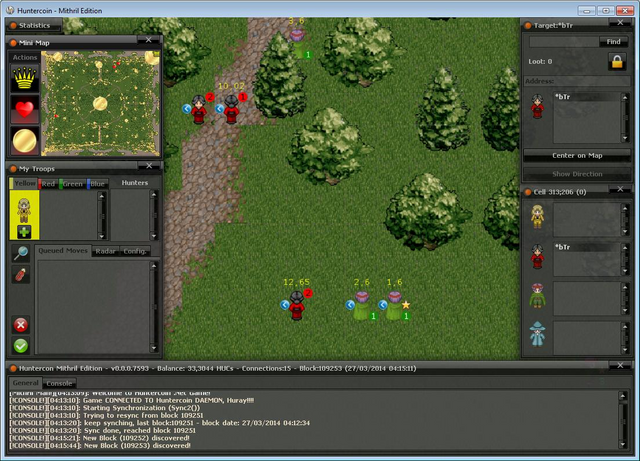
Task: Open the Radar tab
Action: click(105, 251)
